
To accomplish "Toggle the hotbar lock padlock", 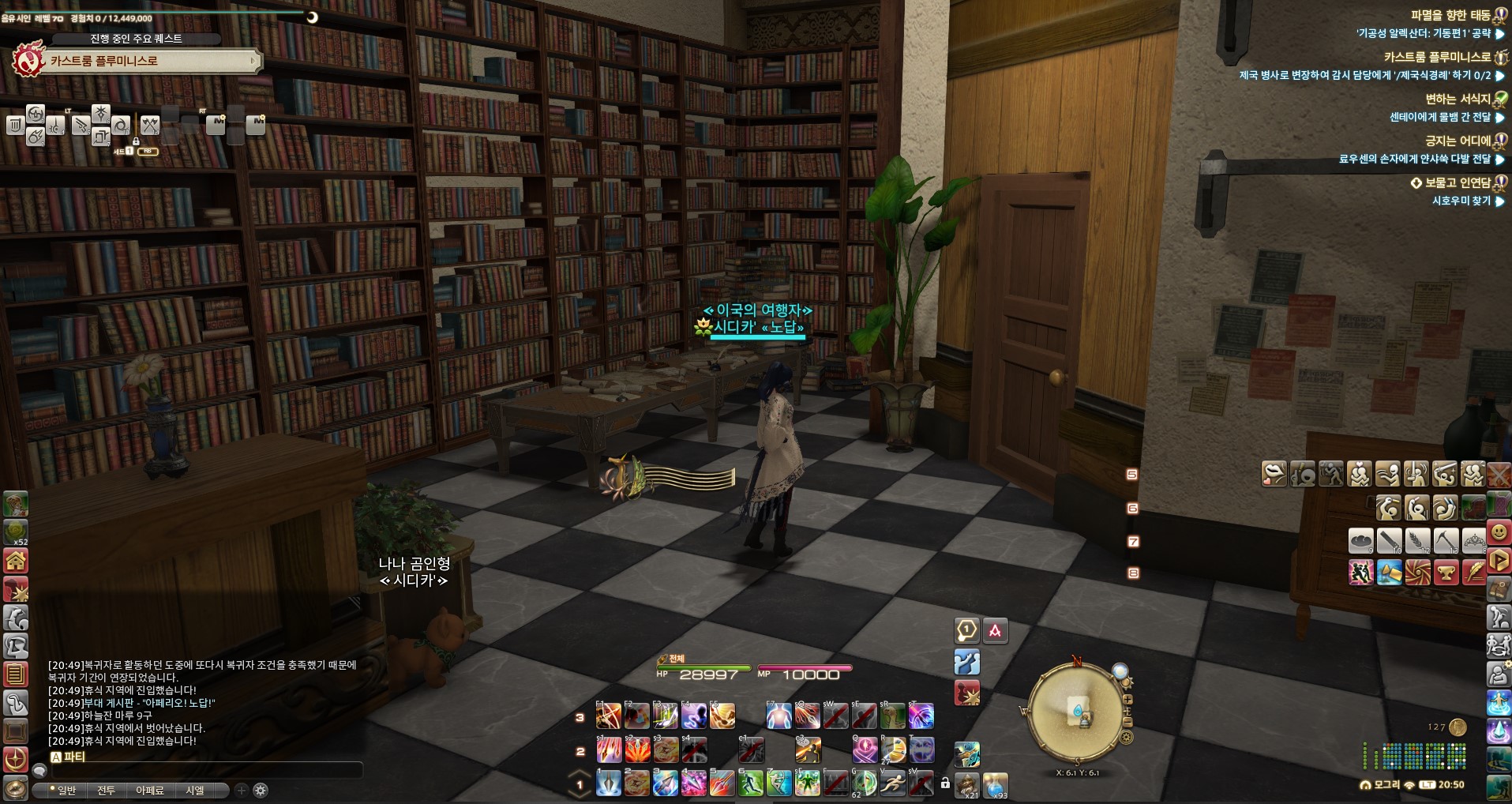I will pos(945,783).
